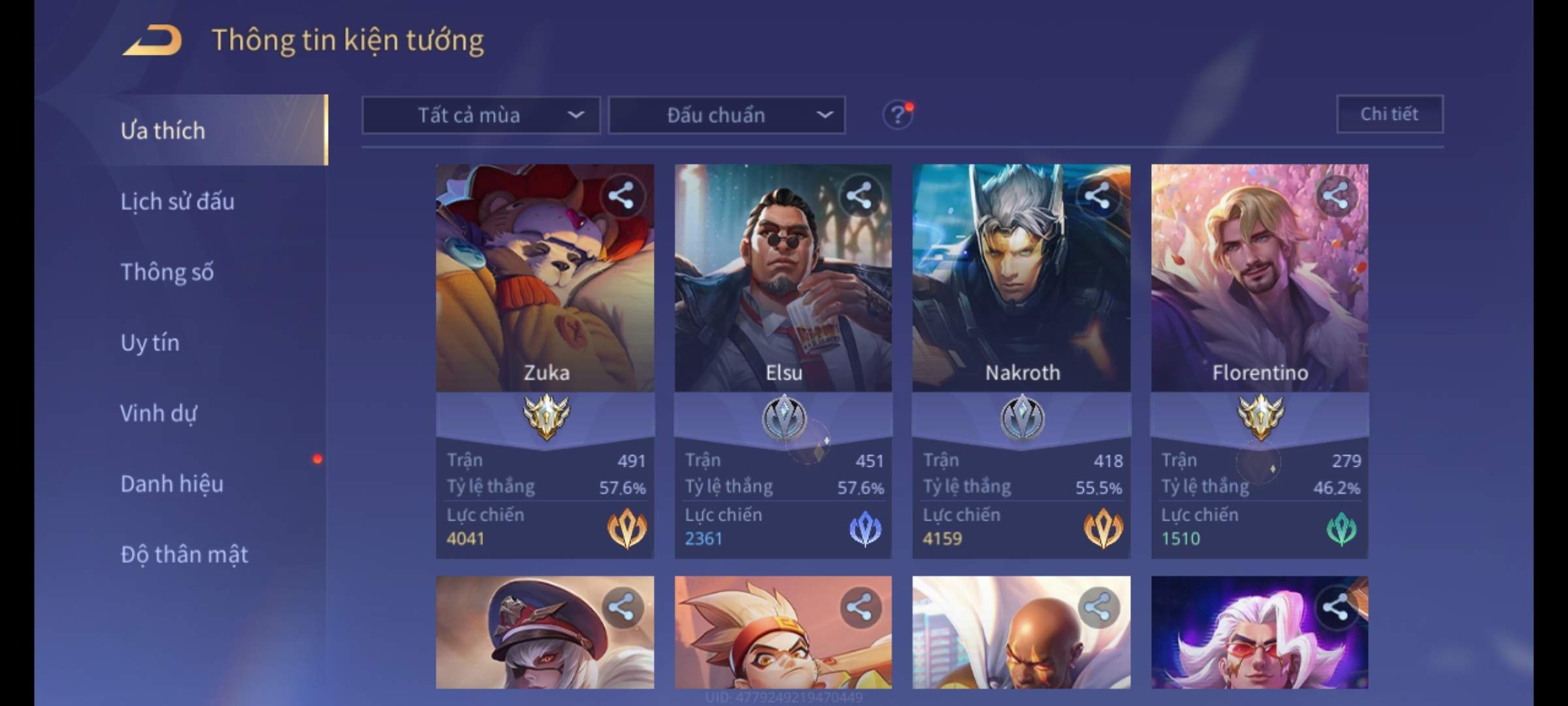The width and height of the screenshot is (1568, 706).
Task: Open the Vinh dự tab
Action: [x=158, y=413]
